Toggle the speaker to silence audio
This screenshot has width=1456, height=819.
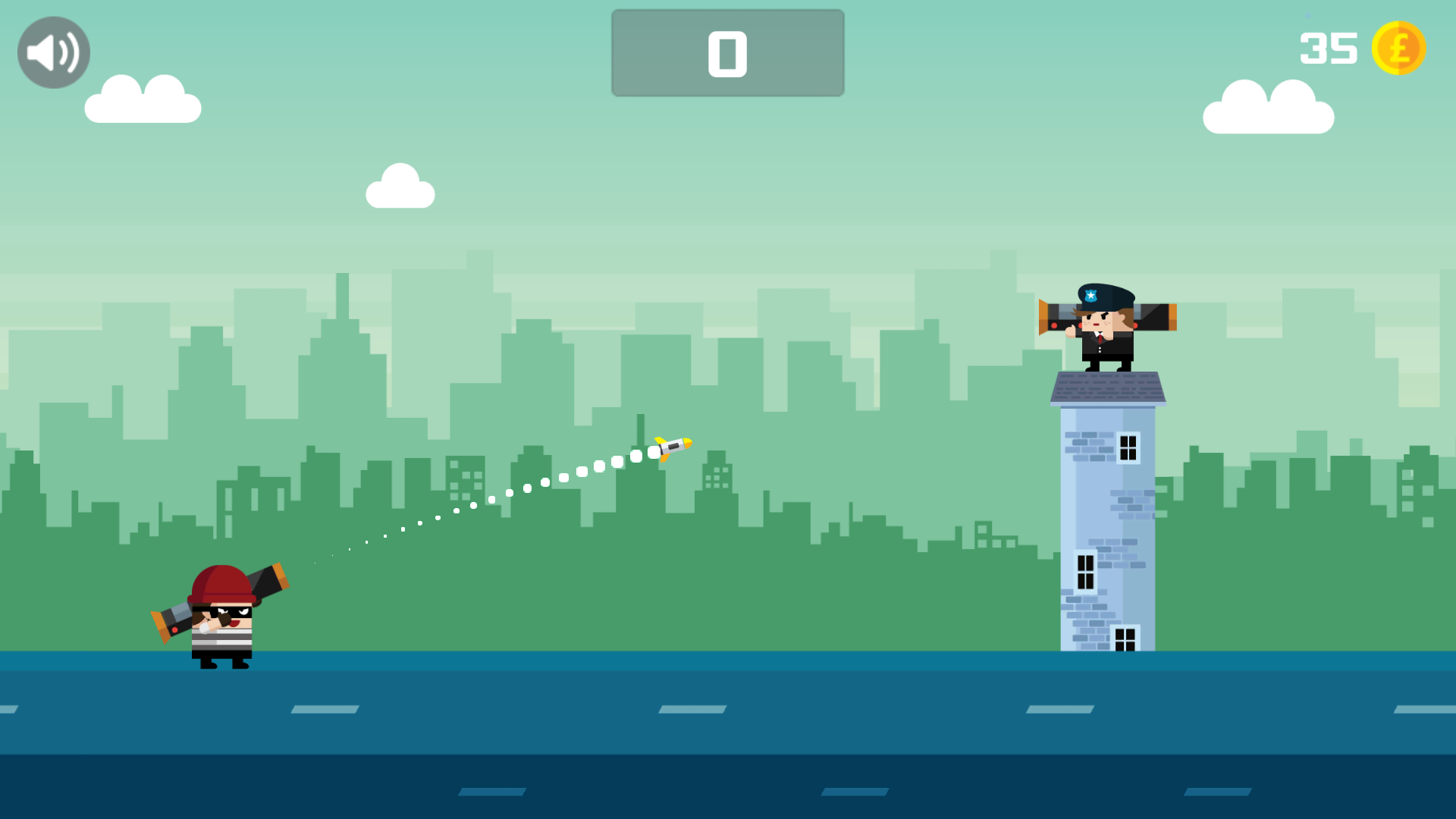52,52
